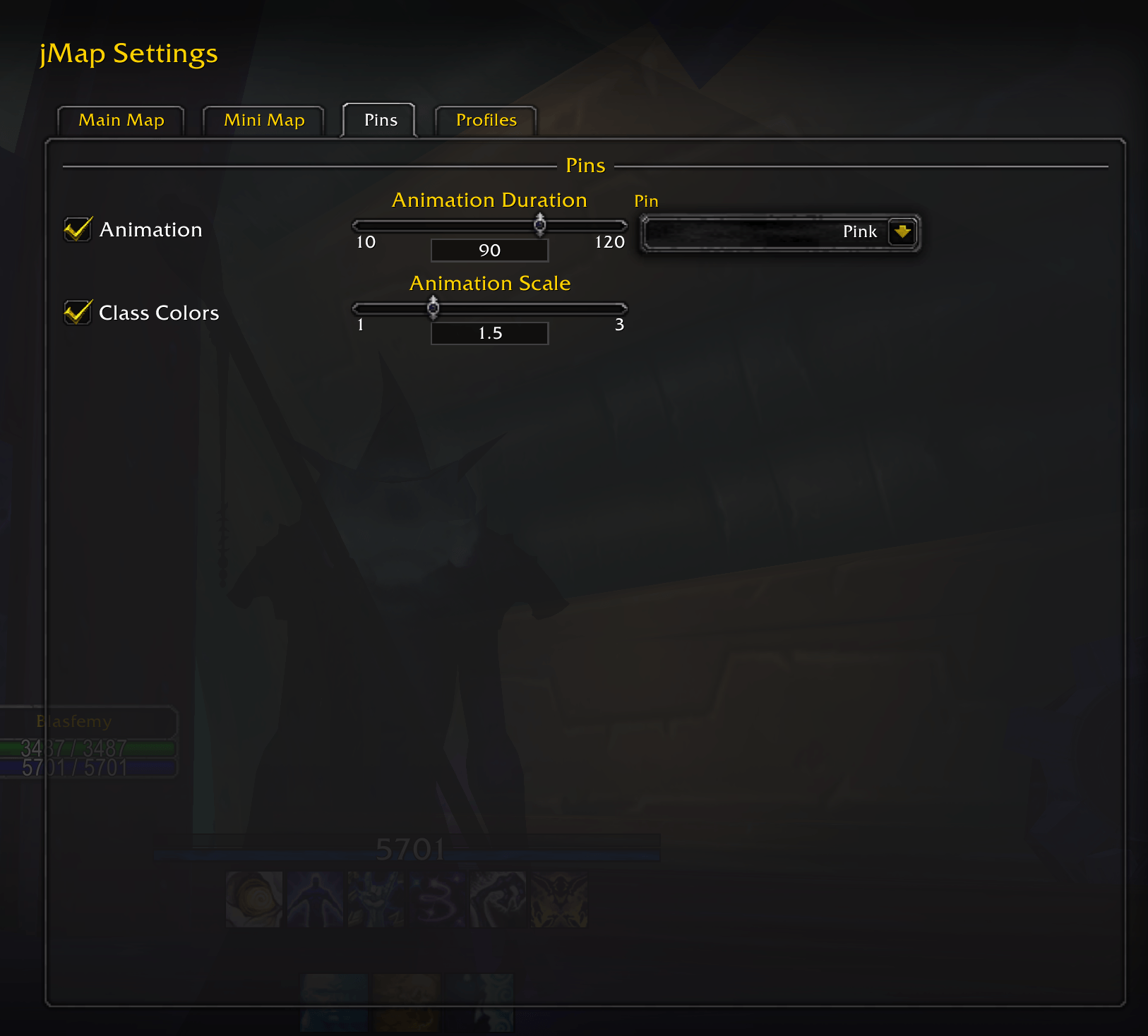Click the Animation Duration slider handle
Screen dimensions: 1148x1036
coord(541,225)
